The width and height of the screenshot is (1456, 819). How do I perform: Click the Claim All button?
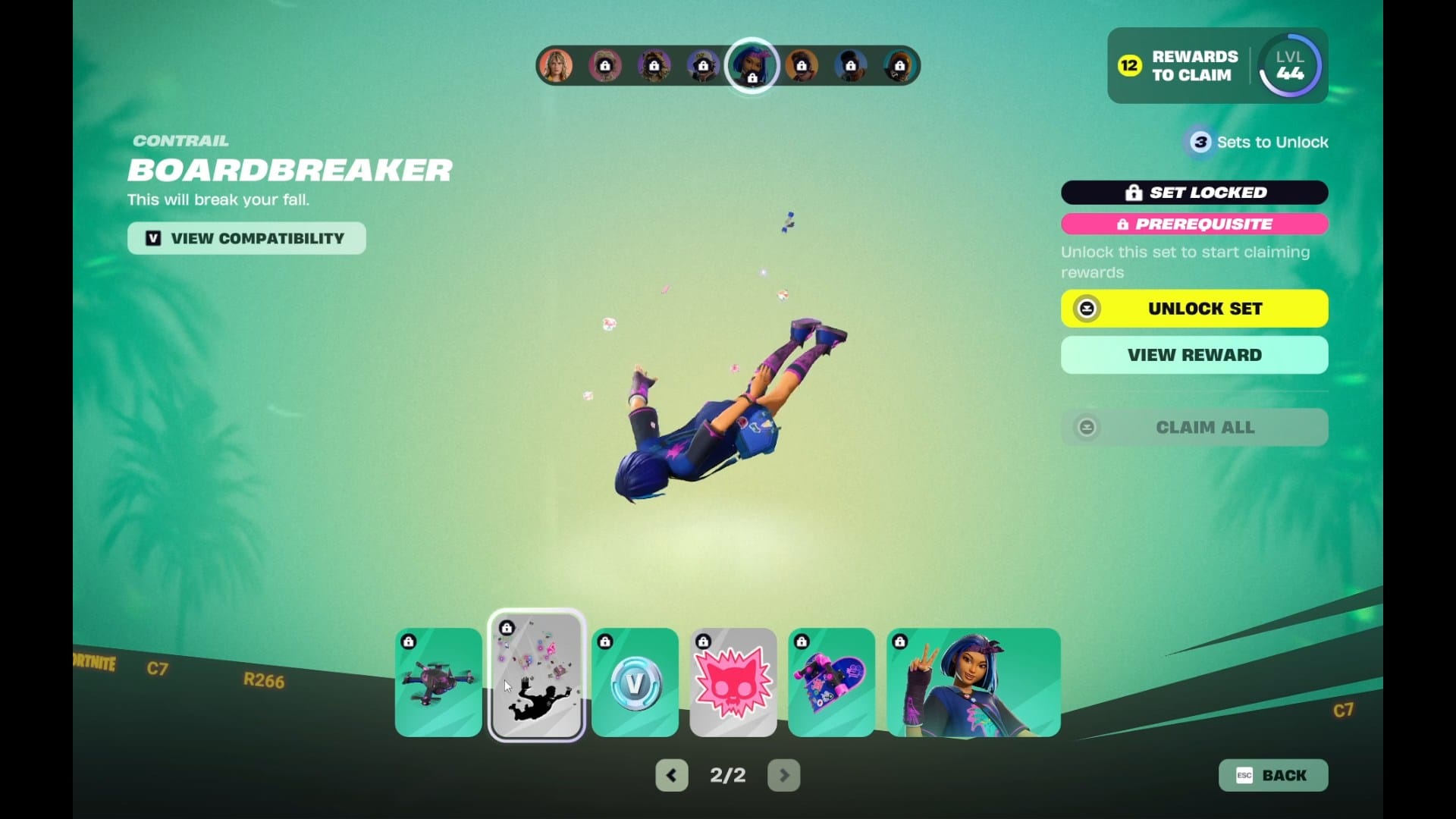[x=1194, y=427]
